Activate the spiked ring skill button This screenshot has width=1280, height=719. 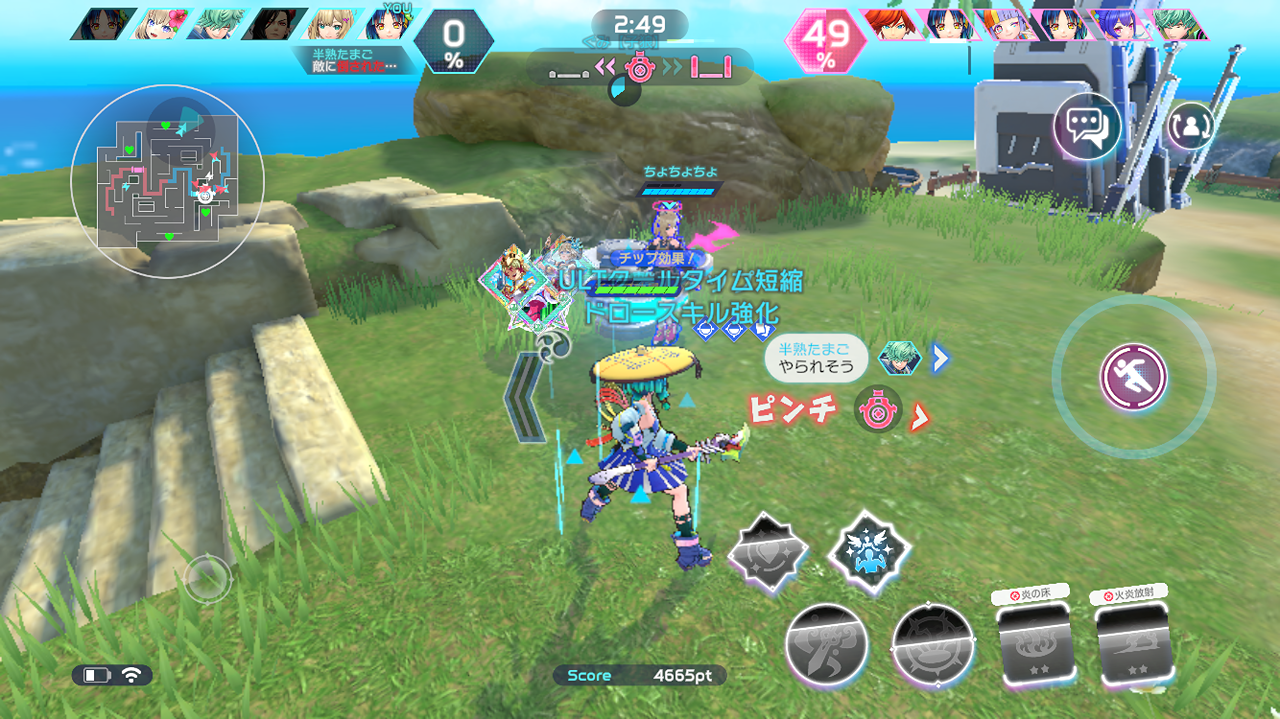click(x=932, y=645)
